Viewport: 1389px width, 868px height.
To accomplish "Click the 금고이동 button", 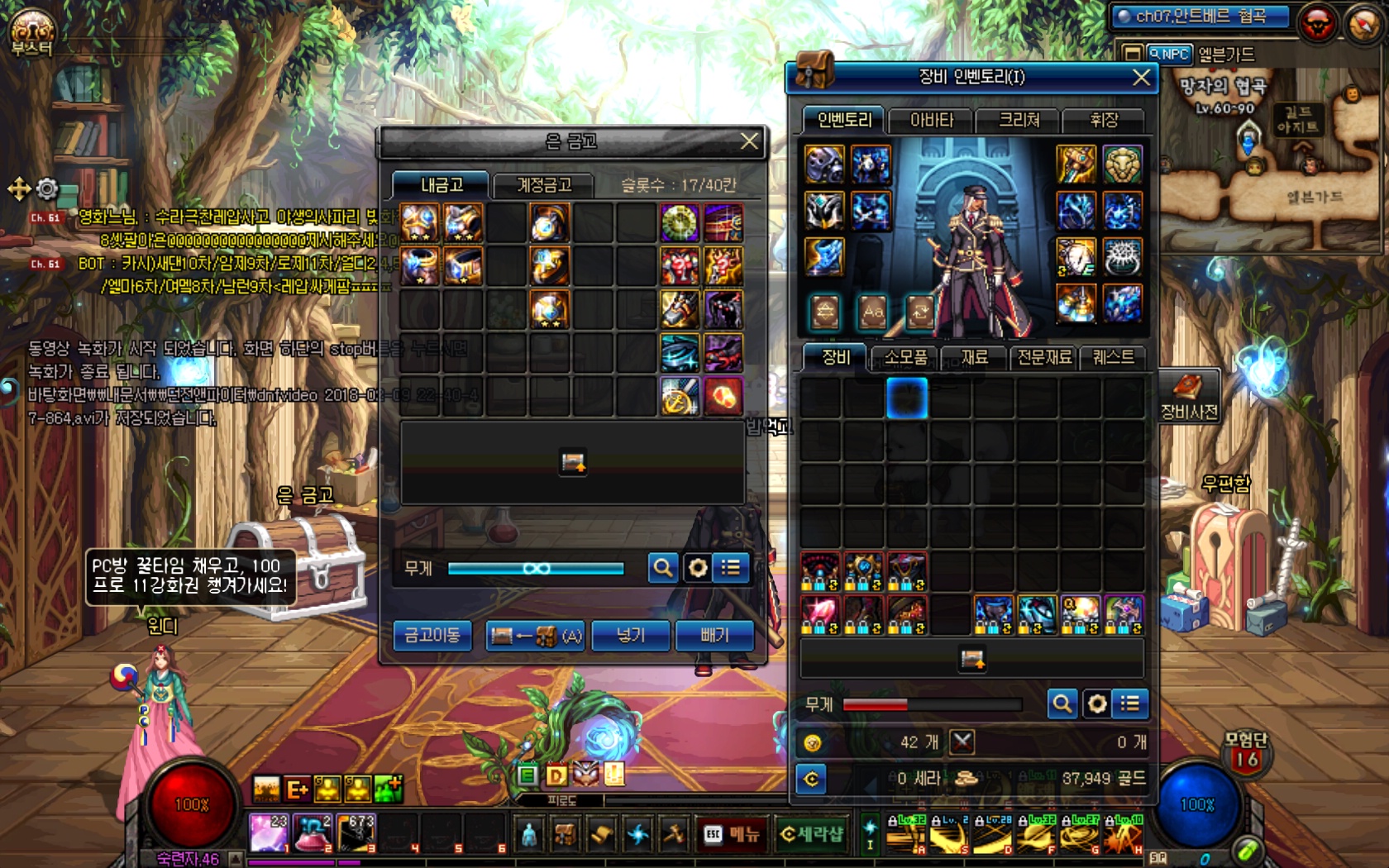I will click(x=432, y=636).
